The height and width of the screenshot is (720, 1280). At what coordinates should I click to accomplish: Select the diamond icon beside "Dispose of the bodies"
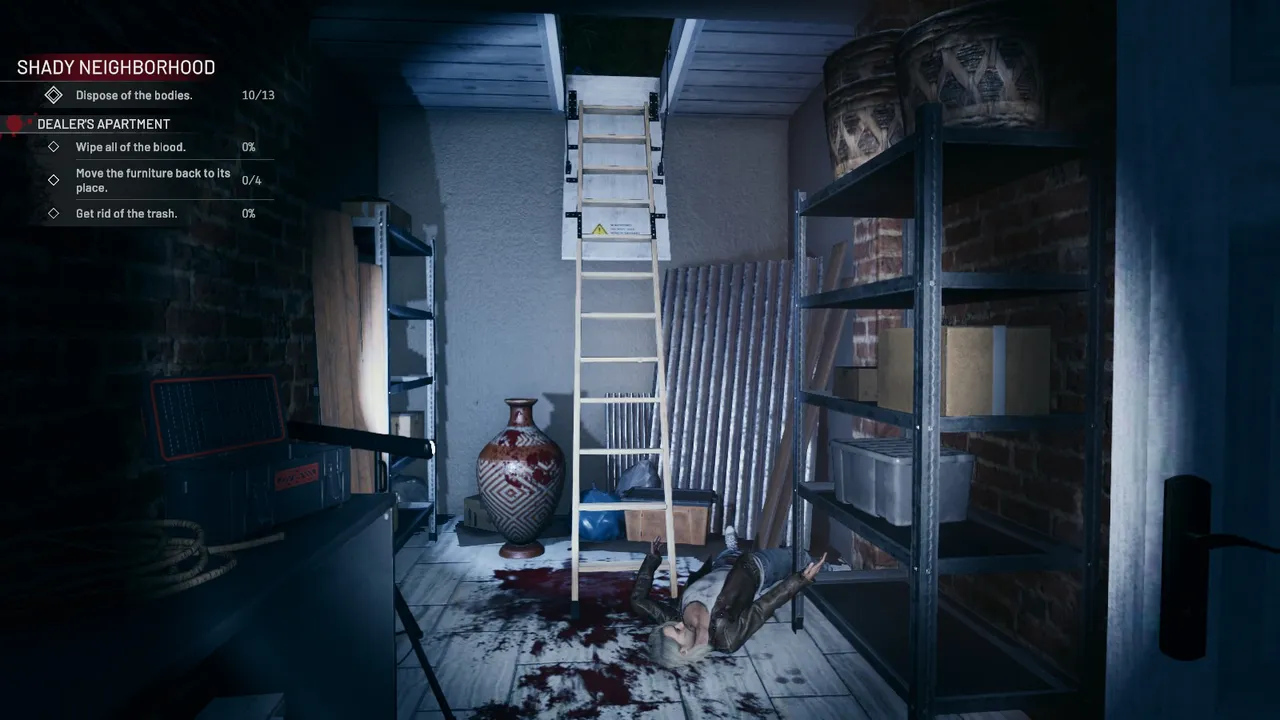pyautogui.click(x=54, y=94)
